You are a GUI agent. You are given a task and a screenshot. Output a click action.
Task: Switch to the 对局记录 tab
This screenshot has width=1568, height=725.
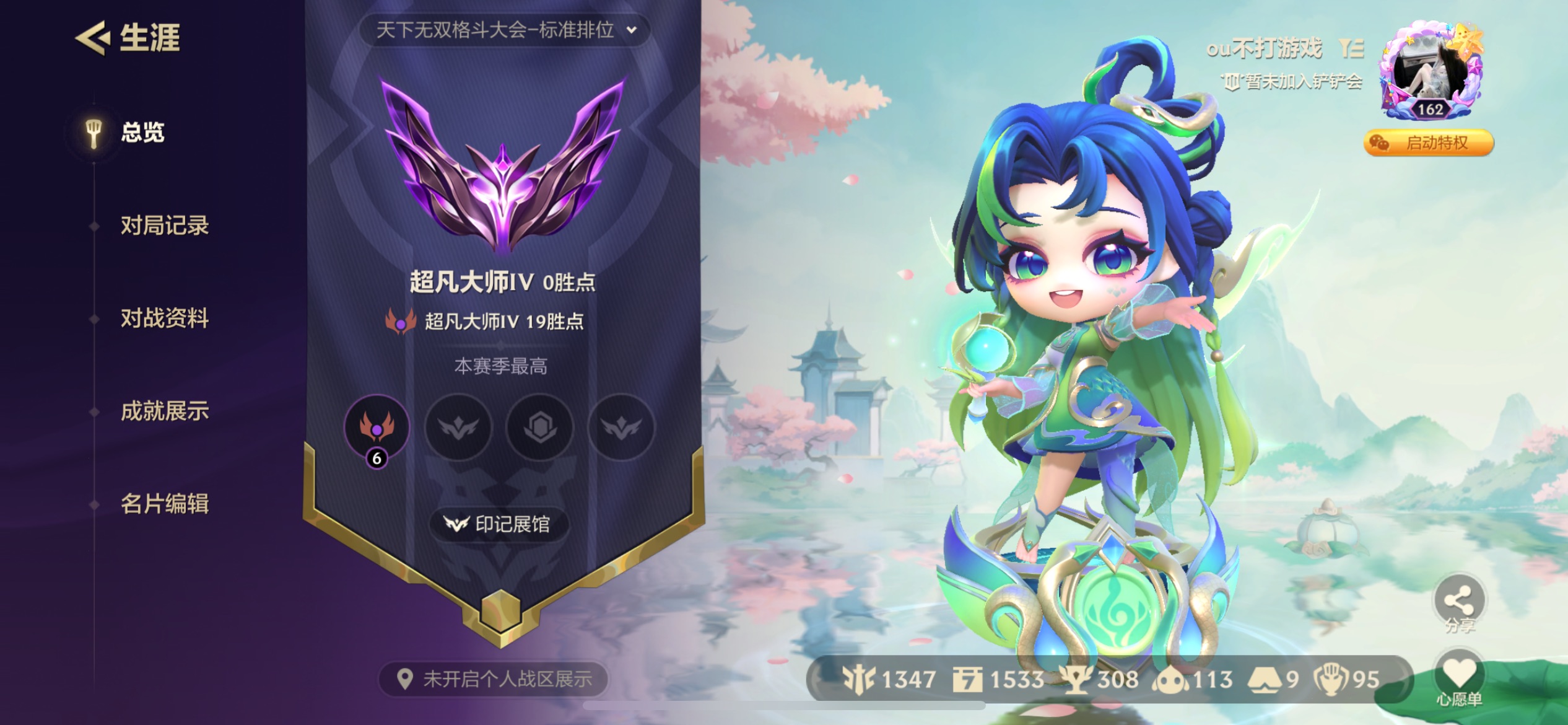point(166,226)
